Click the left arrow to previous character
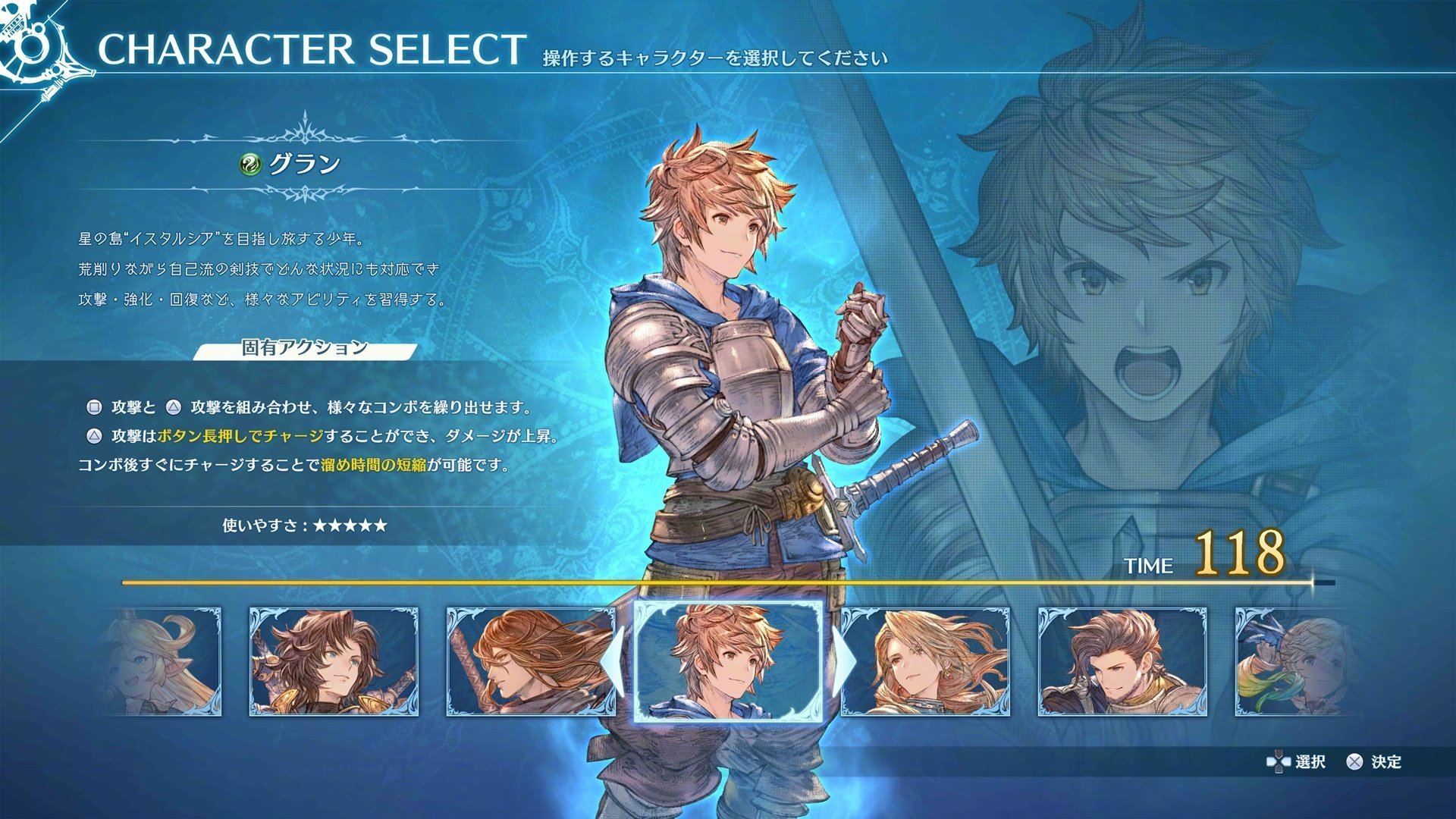 (x=614, y=660)
